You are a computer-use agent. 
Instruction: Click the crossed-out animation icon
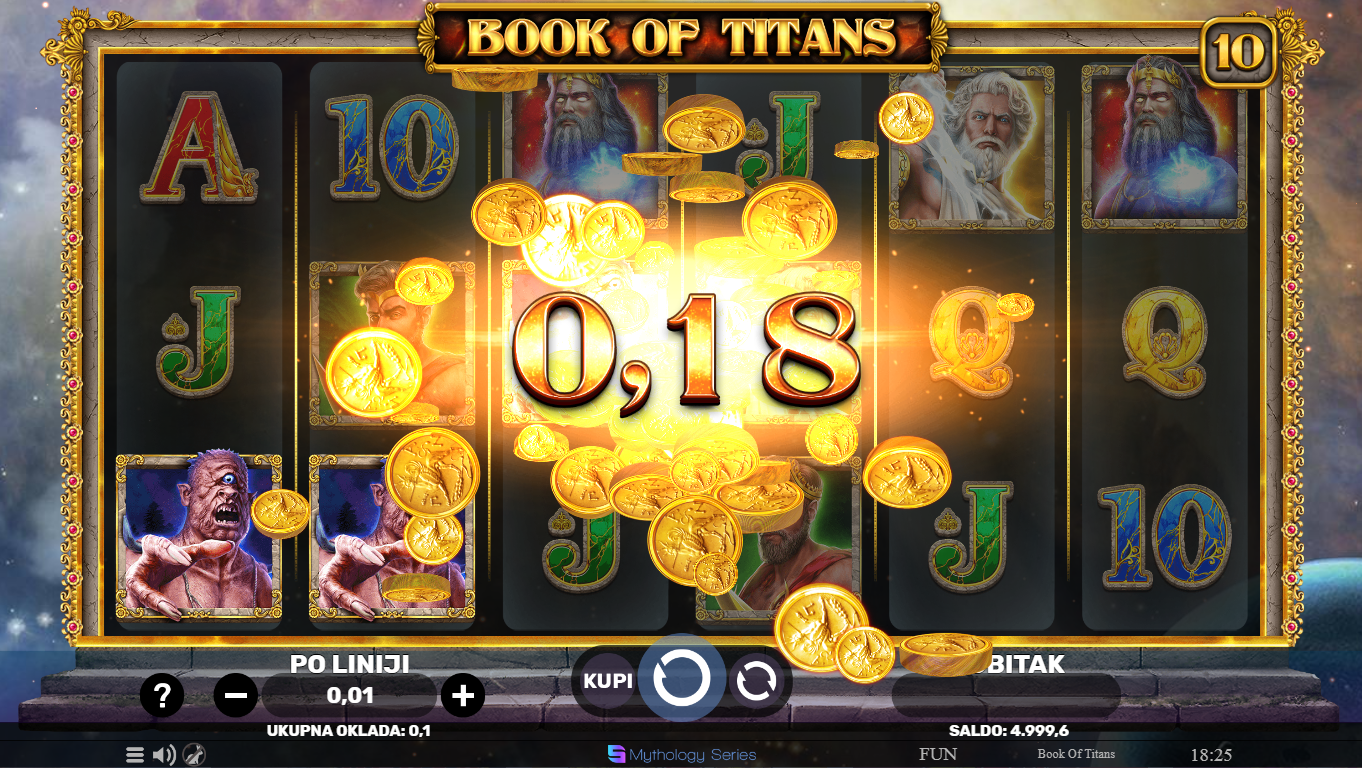(x=194, y=755)
